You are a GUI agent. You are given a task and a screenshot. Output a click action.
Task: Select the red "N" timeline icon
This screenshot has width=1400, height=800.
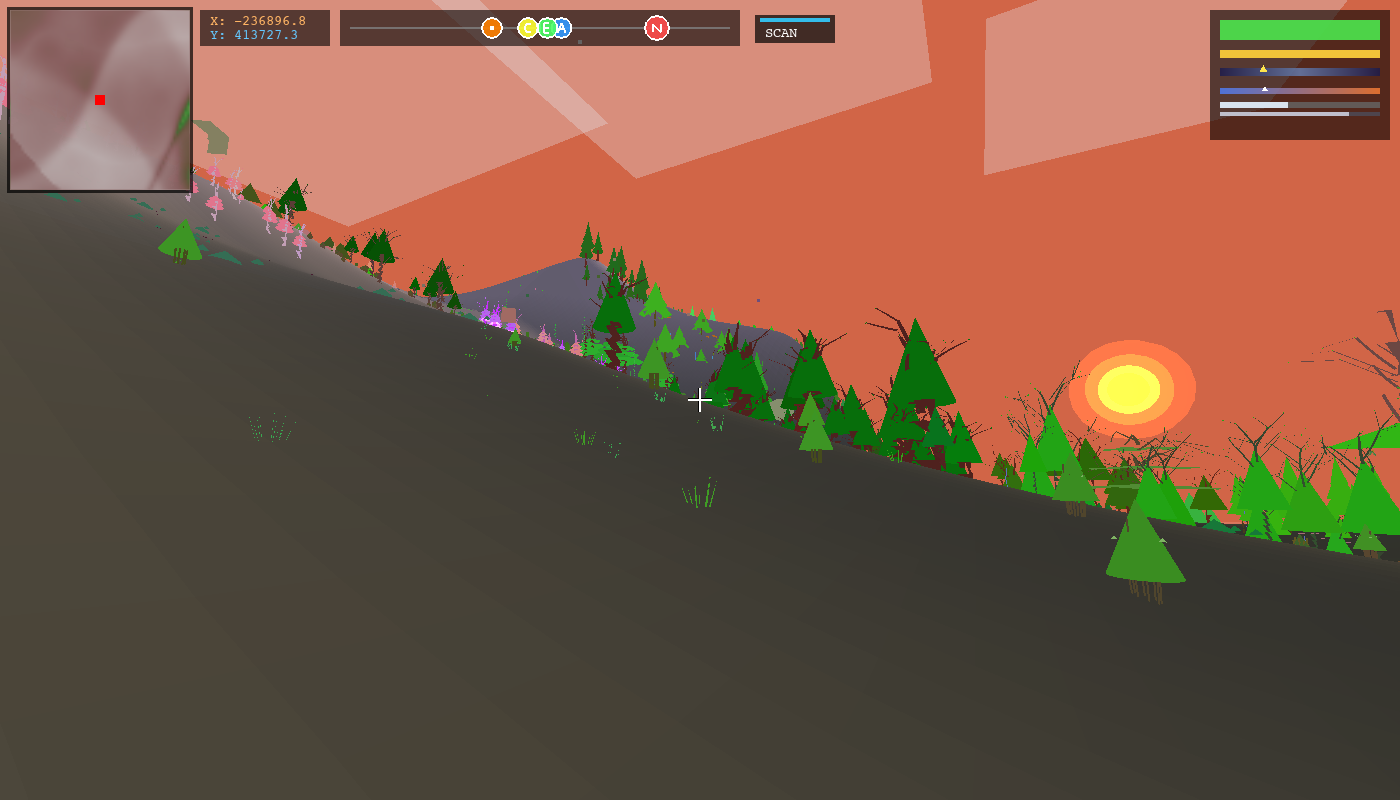tap(656, 29)
